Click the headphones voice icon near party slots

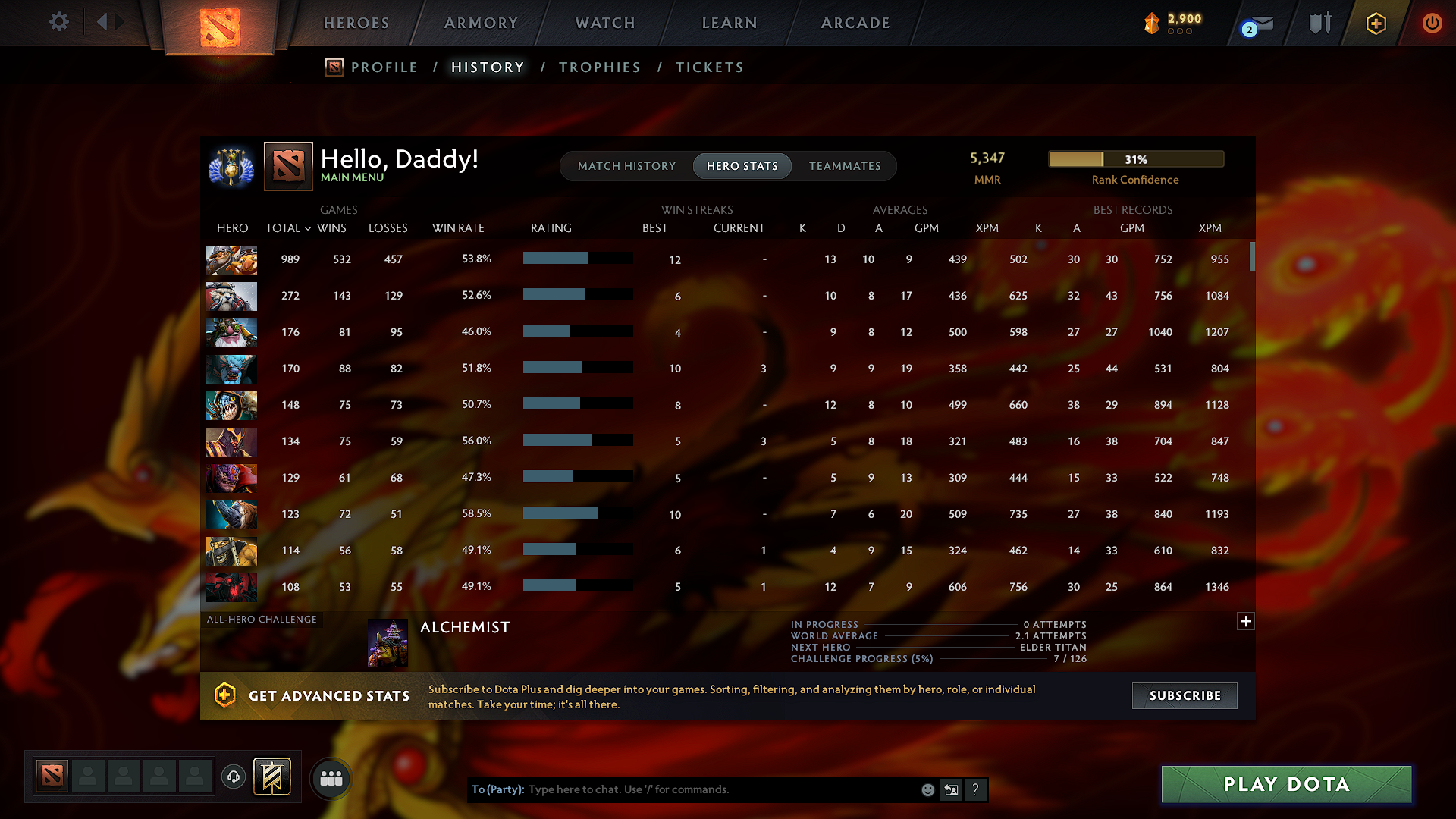coord(233,777)
